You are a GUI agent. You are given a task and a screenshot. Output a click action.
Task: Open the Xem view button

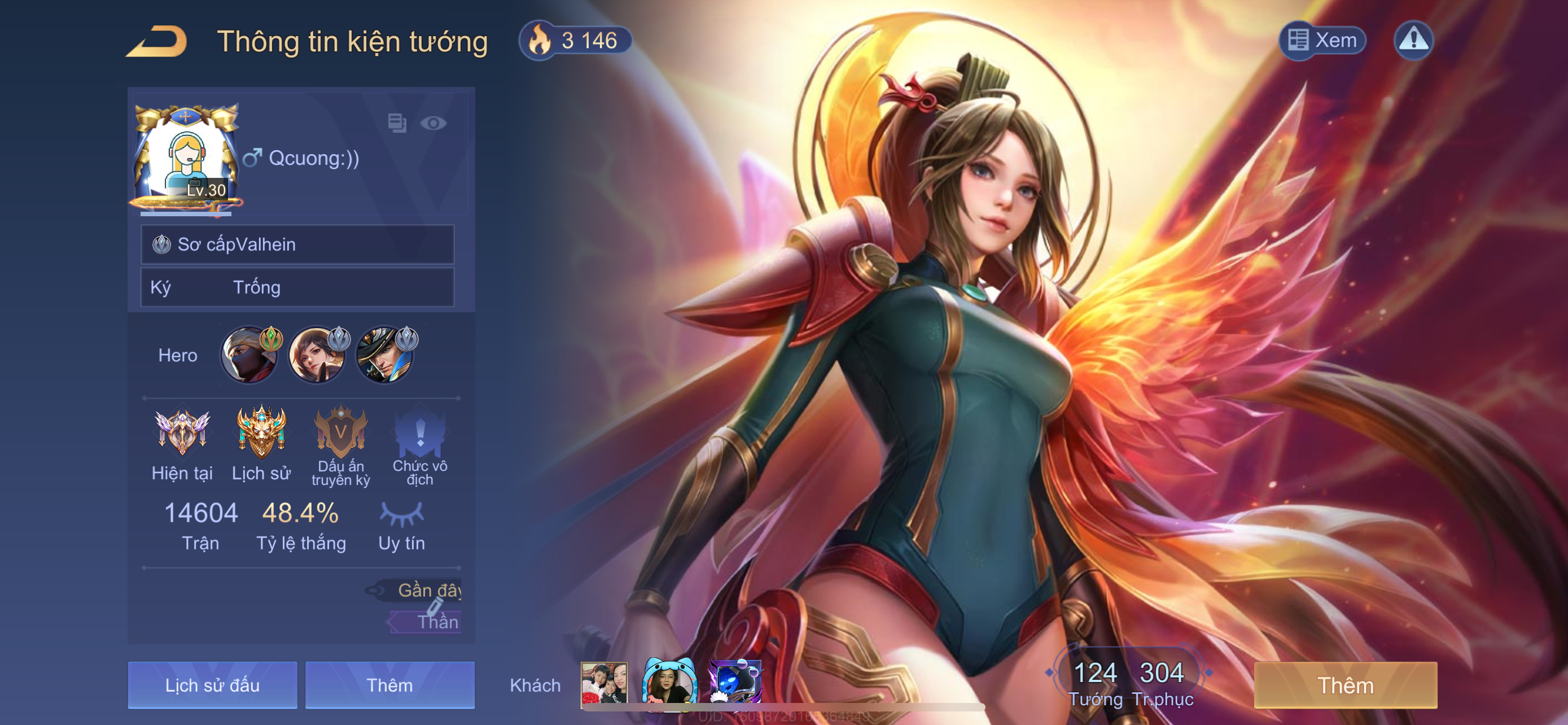point(1322,40)
